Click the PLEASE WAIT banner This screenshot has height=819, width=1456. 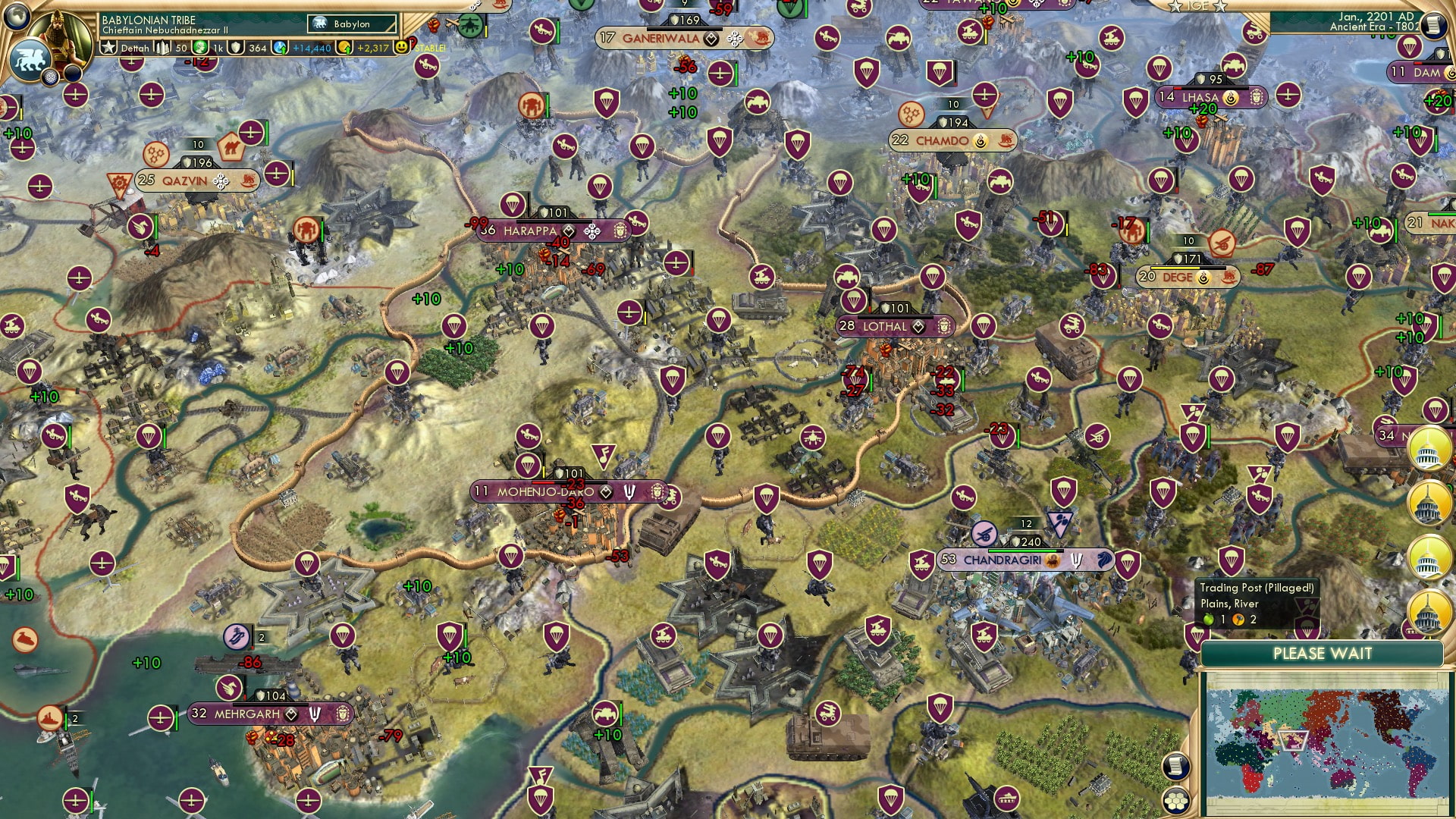tap(1323, 654)
